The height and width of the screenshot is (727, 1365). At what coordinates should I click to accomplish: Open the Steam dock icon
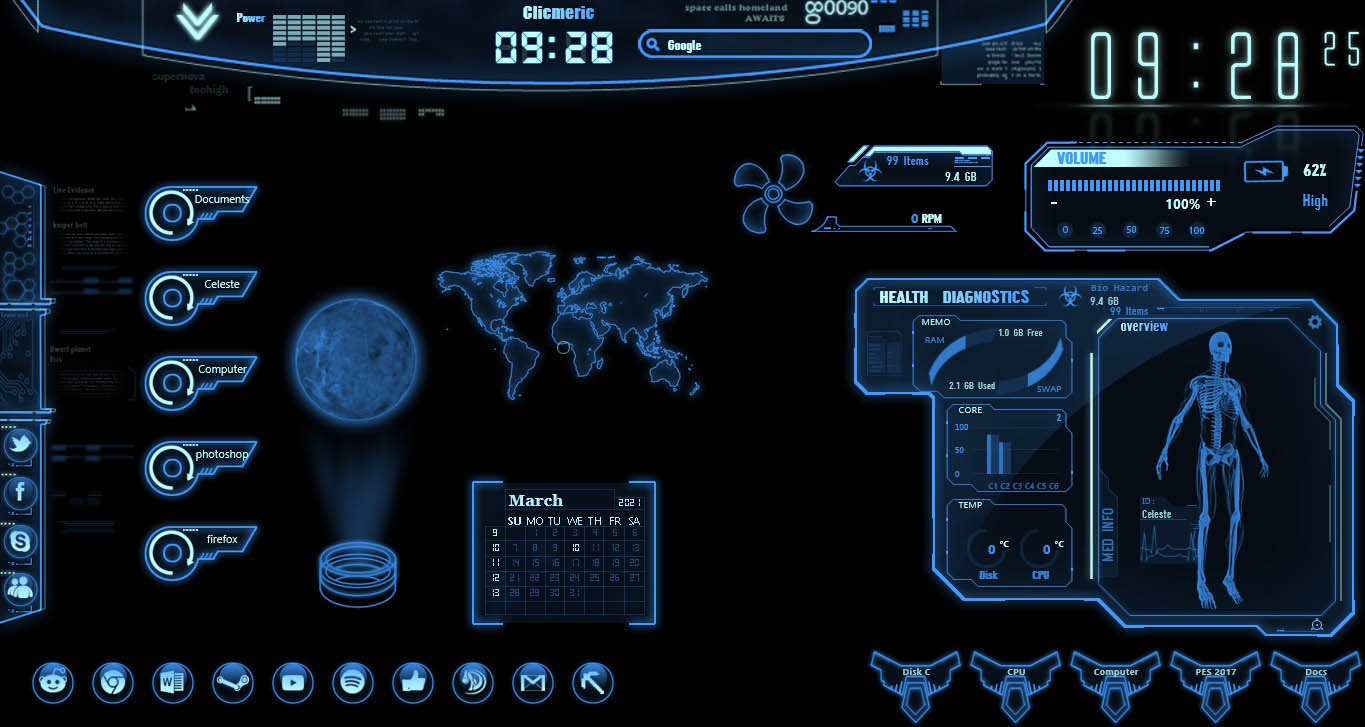pyautogui.click(x=232, y=683)
